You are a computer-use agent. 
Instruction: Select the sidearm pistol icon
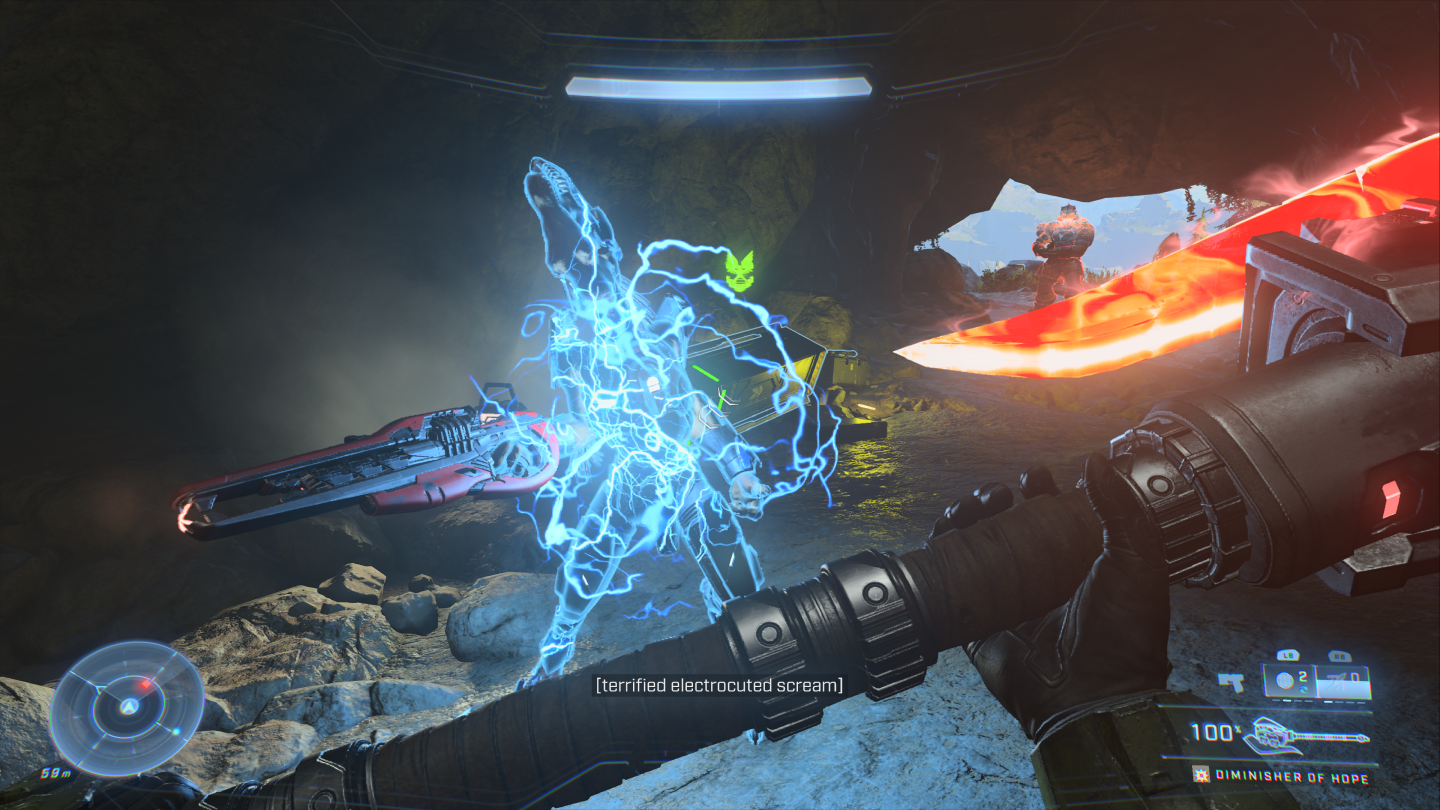pos(1231,682)
